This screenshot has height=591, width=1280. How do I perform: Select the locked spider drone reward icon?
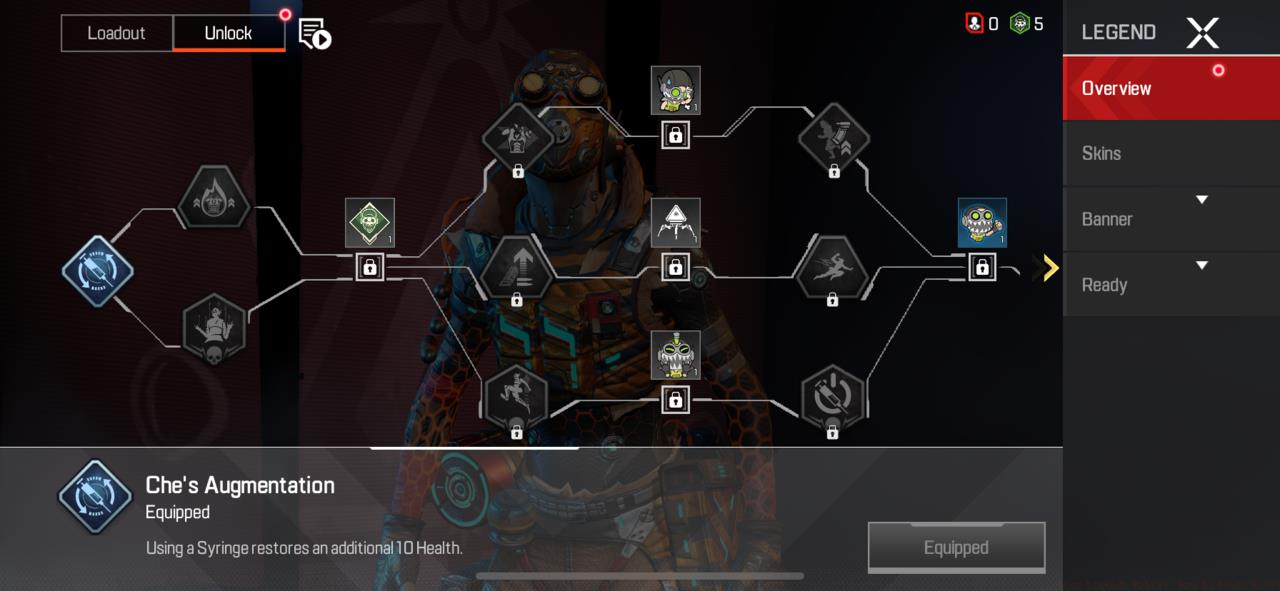pos(675,222)
